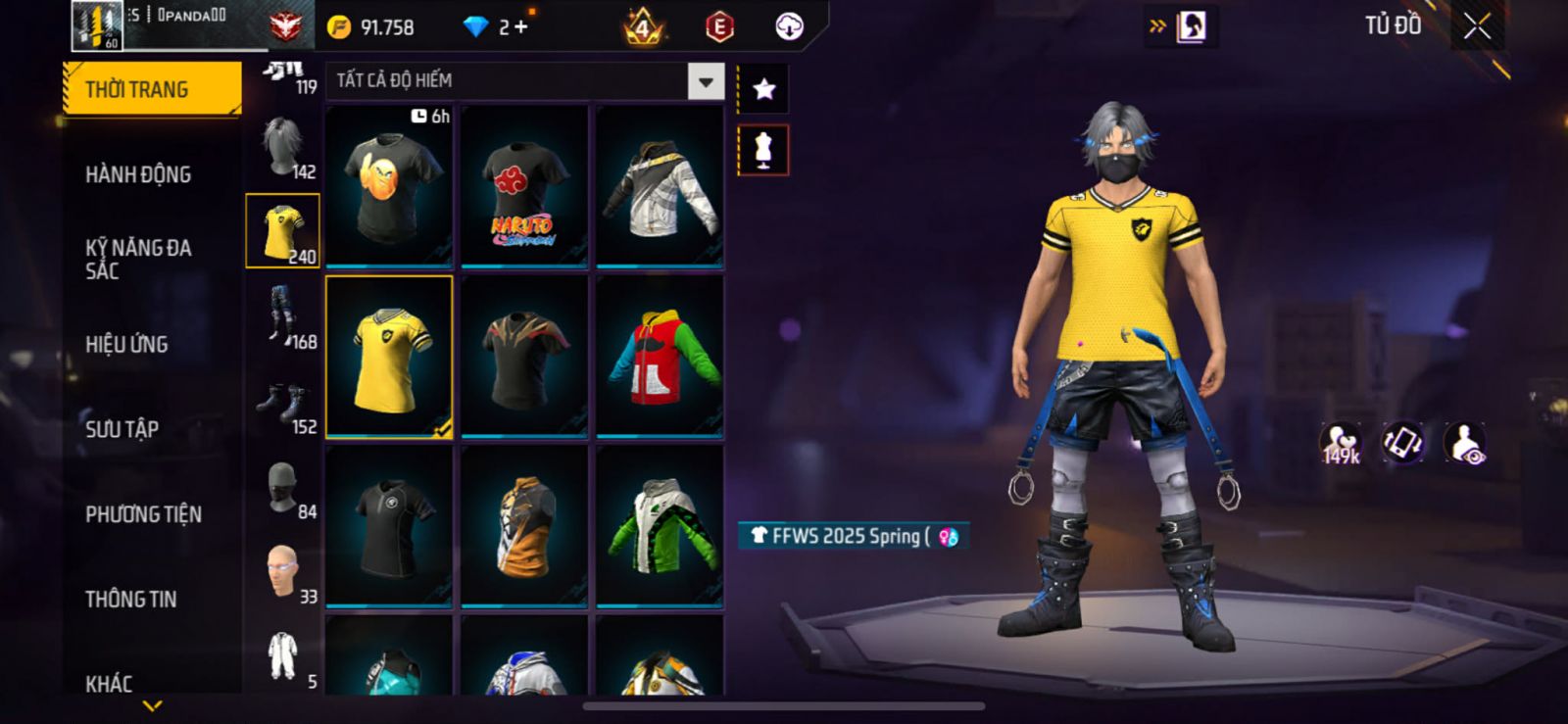Choose the emoji t-shirt with 6h timer
This screenshot has width=1568, height=724.
pos(389,186)
